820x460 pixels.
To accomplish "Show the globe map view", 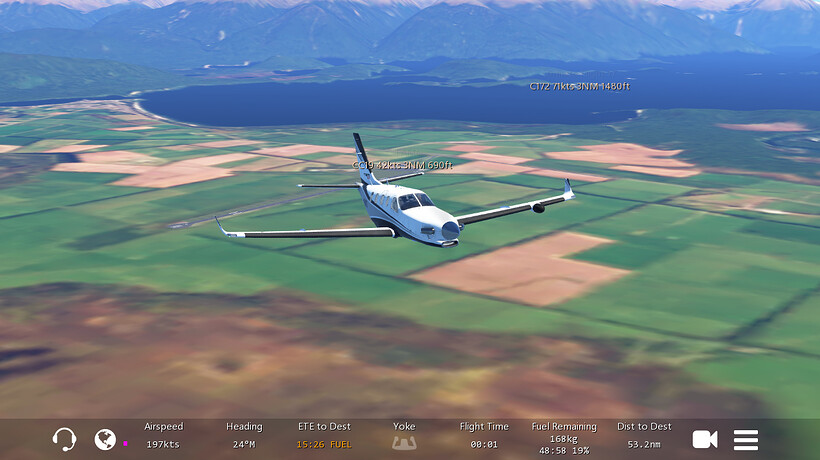I will point(105,439).
